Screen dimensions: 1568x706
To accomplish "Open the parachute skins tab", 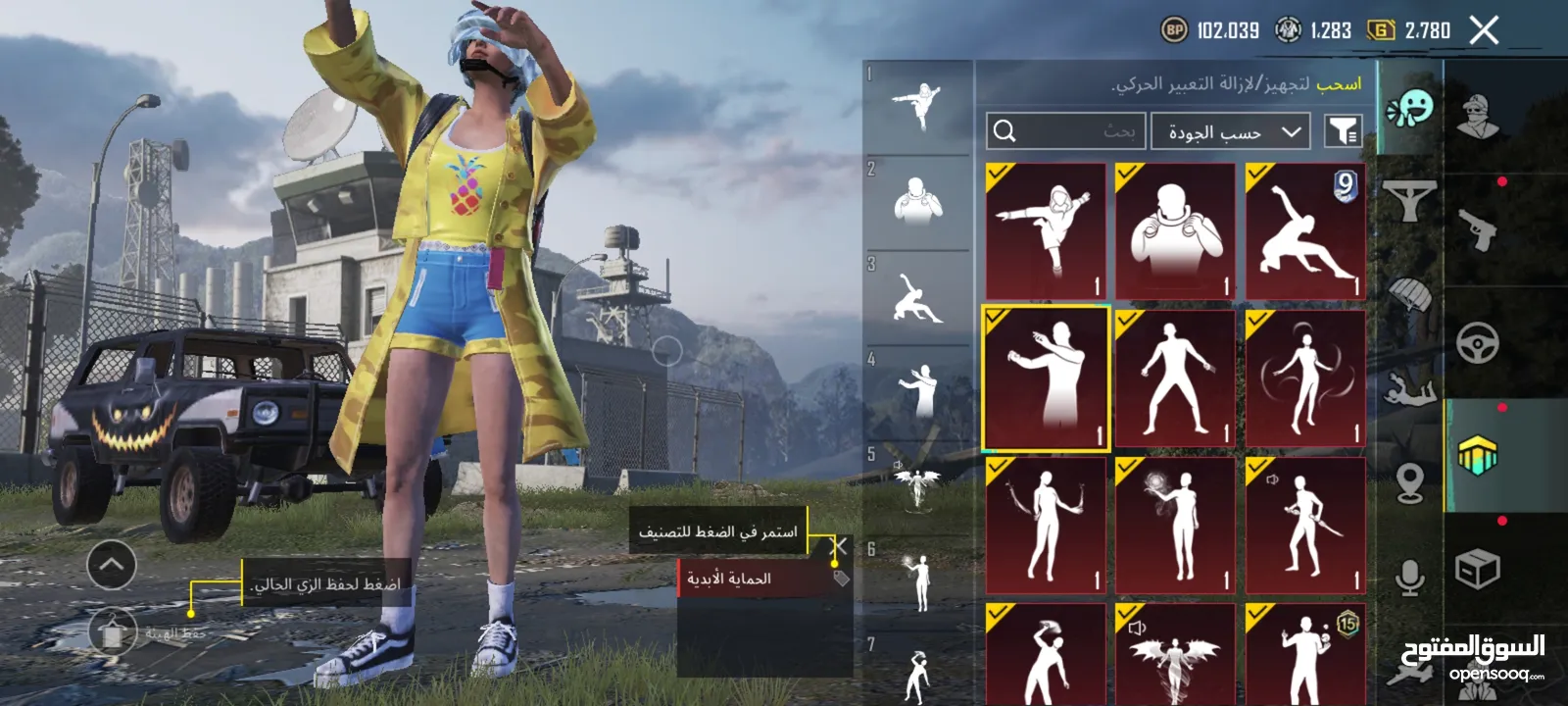I will (x=1409, y=294).
